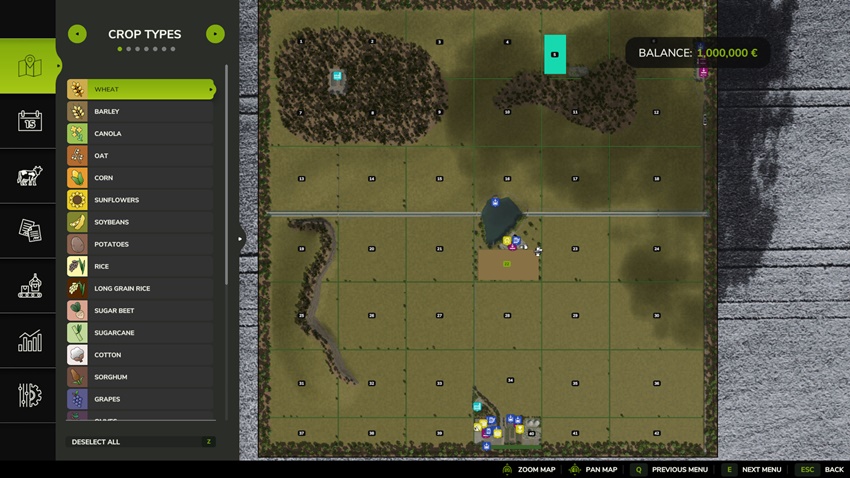Click the Deselect All button
Viewport: 850px width, 478px height.
click(141, 442)
